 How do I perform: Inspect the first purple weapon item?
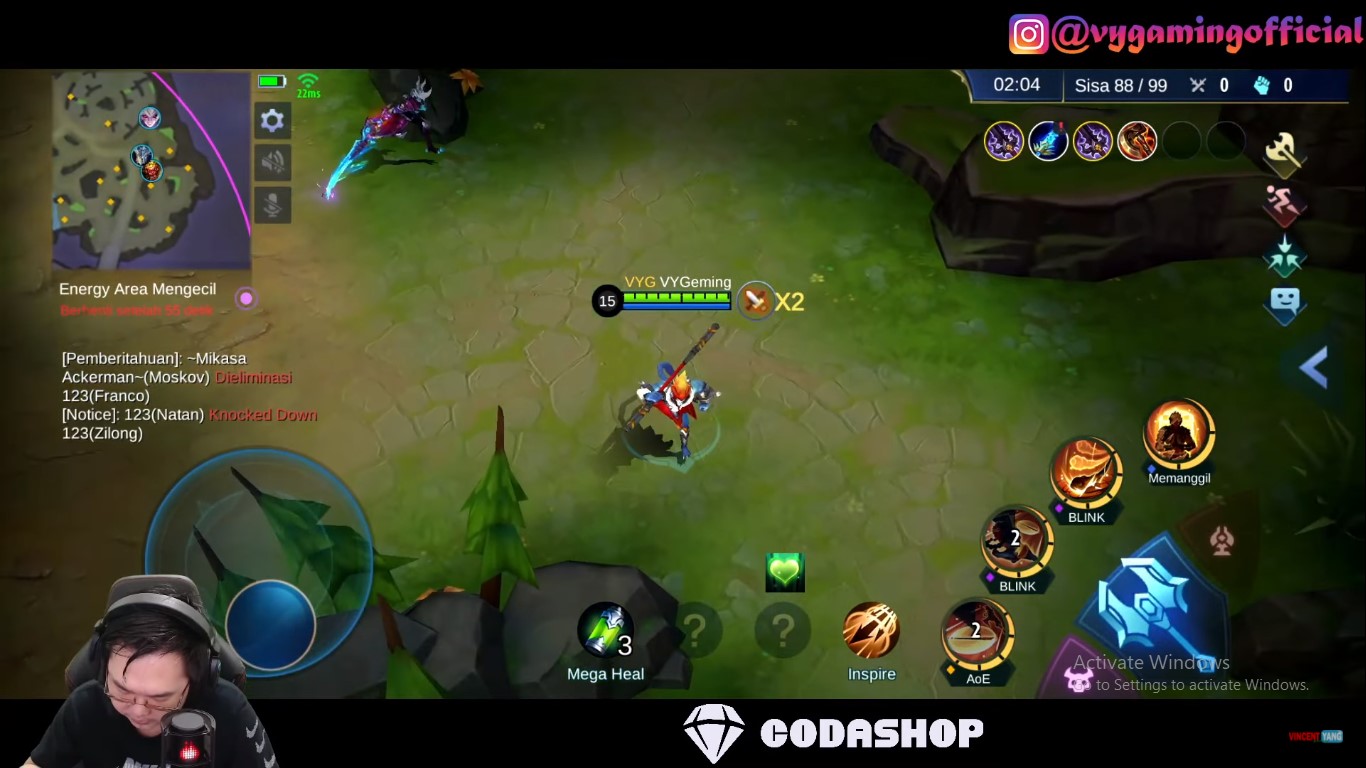(1004, 141)
